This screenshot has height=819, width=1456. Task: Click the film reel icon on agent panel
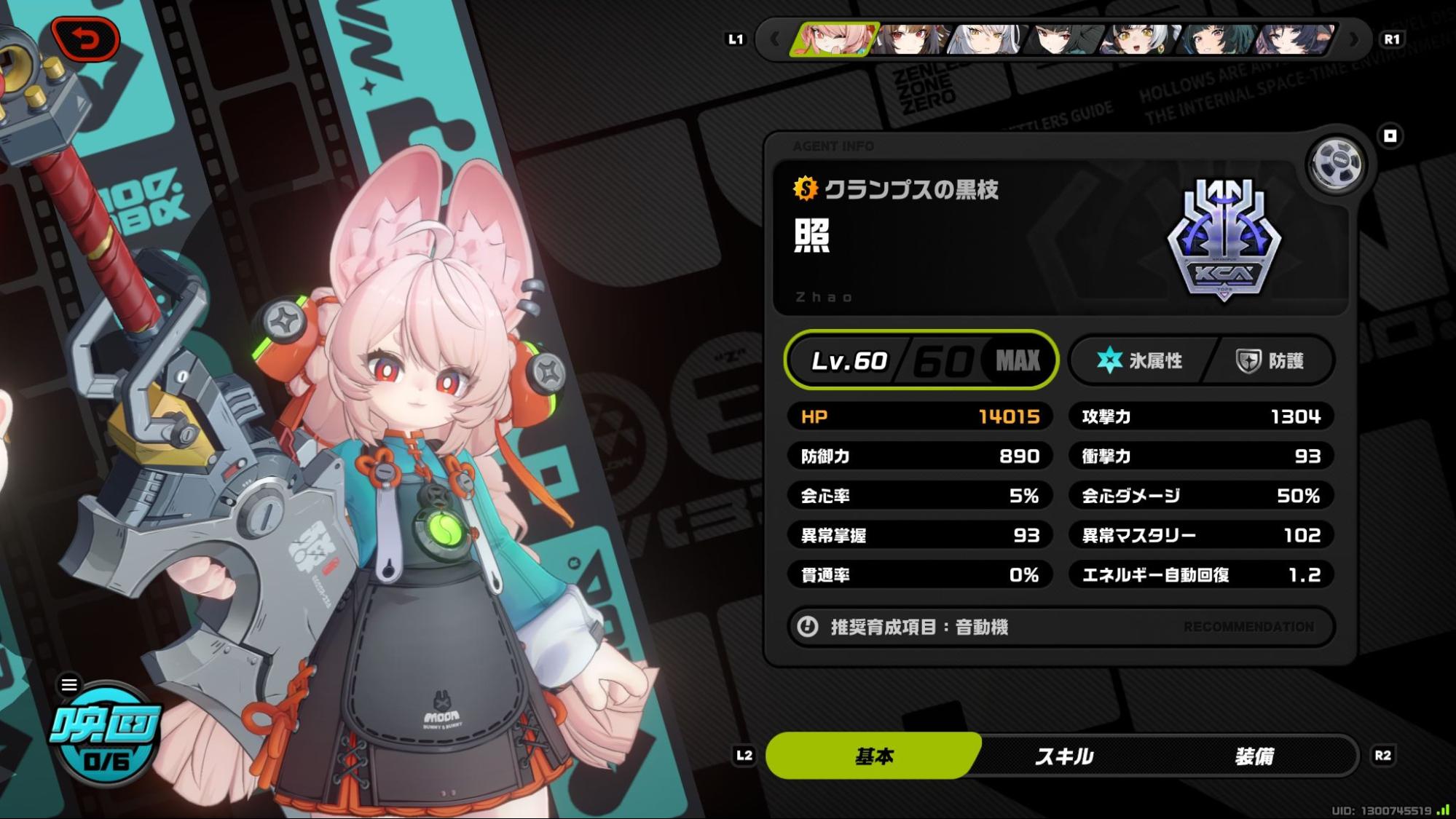(1336, 165)
